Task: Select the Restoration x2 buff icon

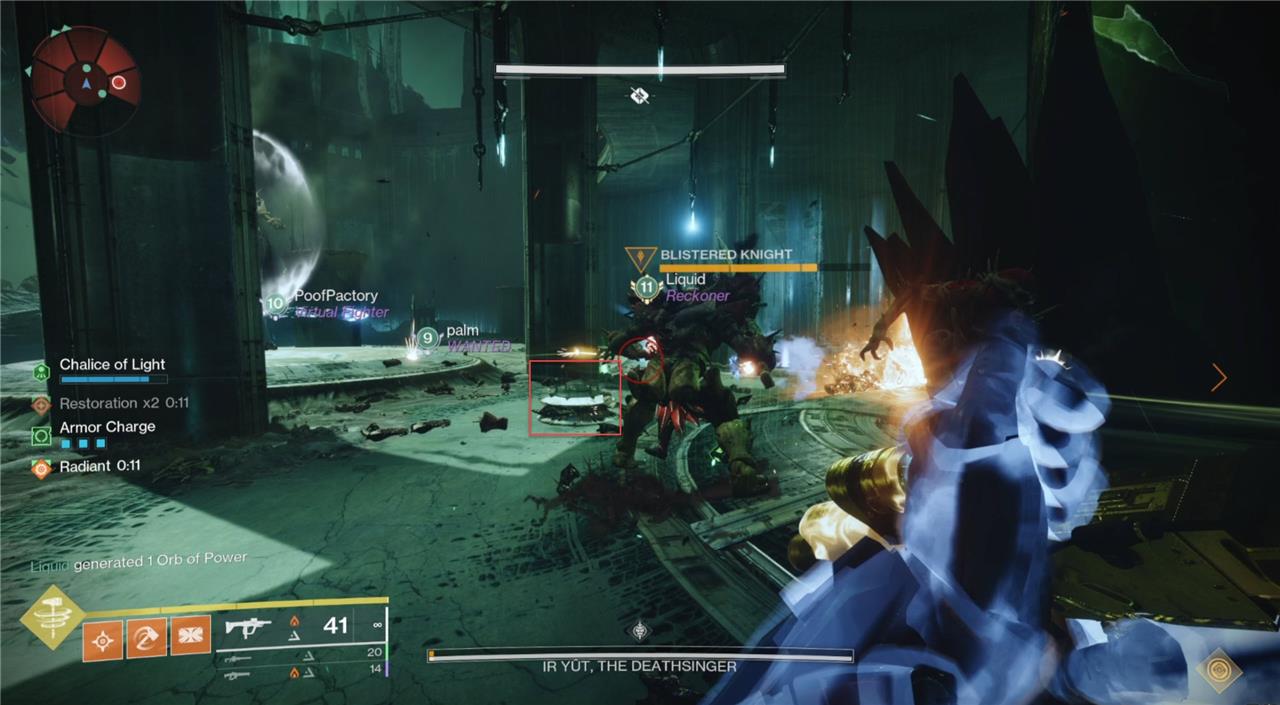Action: [x=41, y=404]
